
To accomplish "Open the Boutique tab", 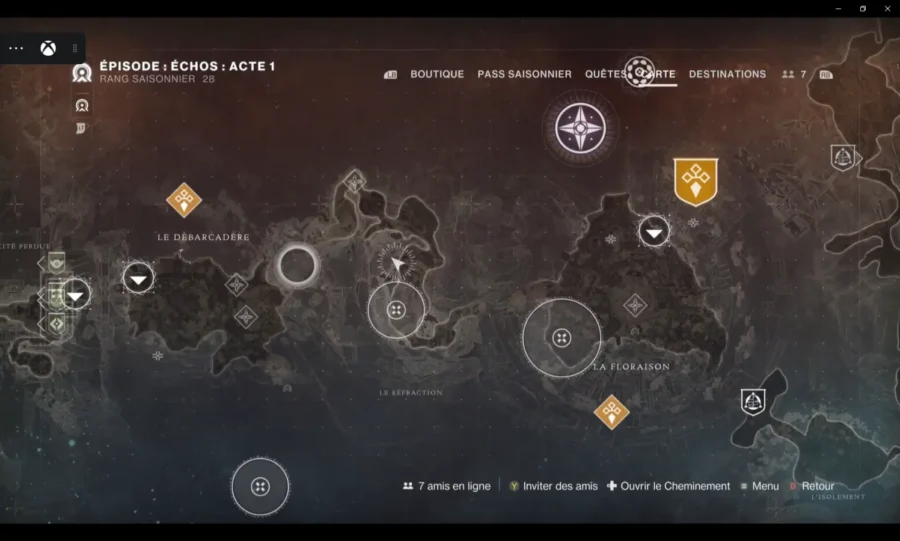I will [x=437, y=74].
